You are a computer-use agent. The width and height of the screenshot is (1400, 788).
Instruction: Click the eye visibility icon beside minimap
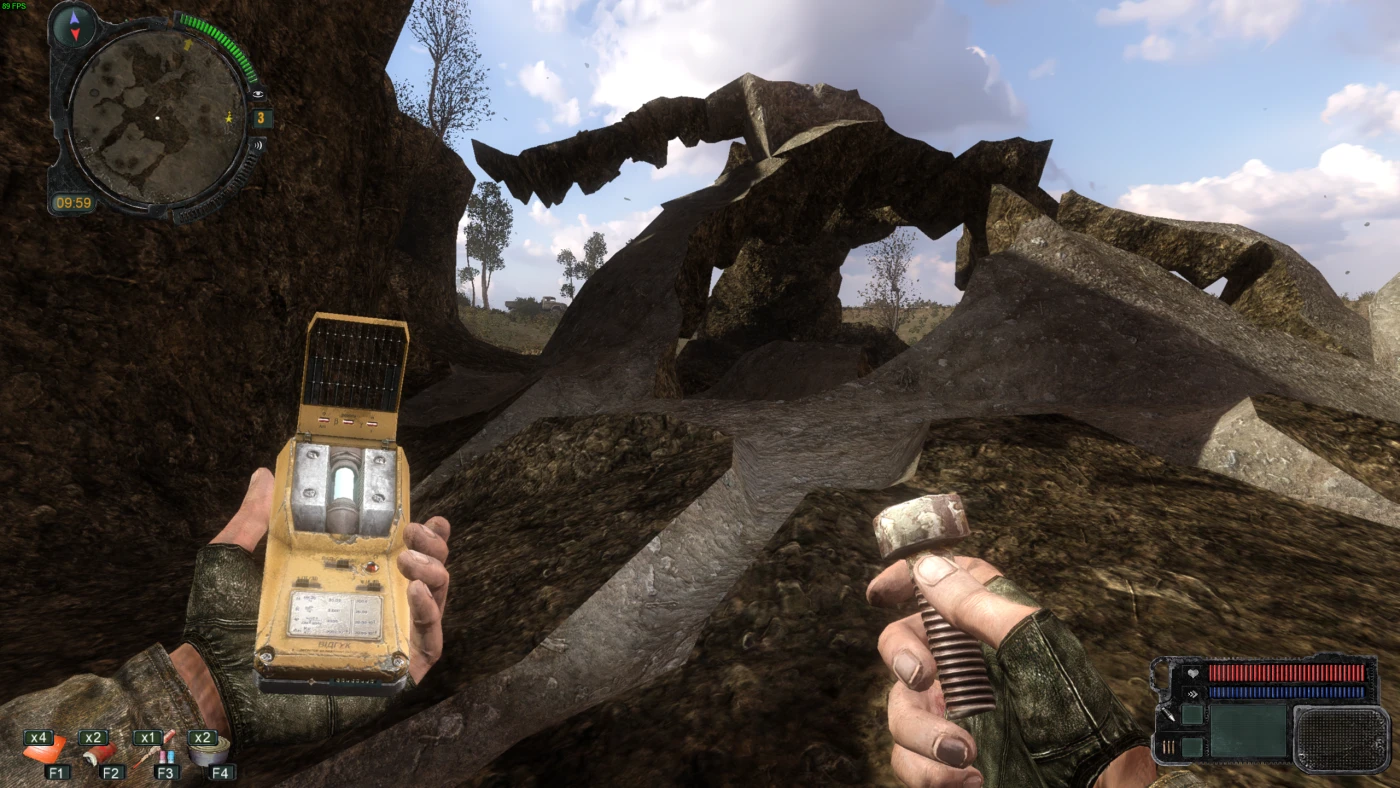(259, 94)
